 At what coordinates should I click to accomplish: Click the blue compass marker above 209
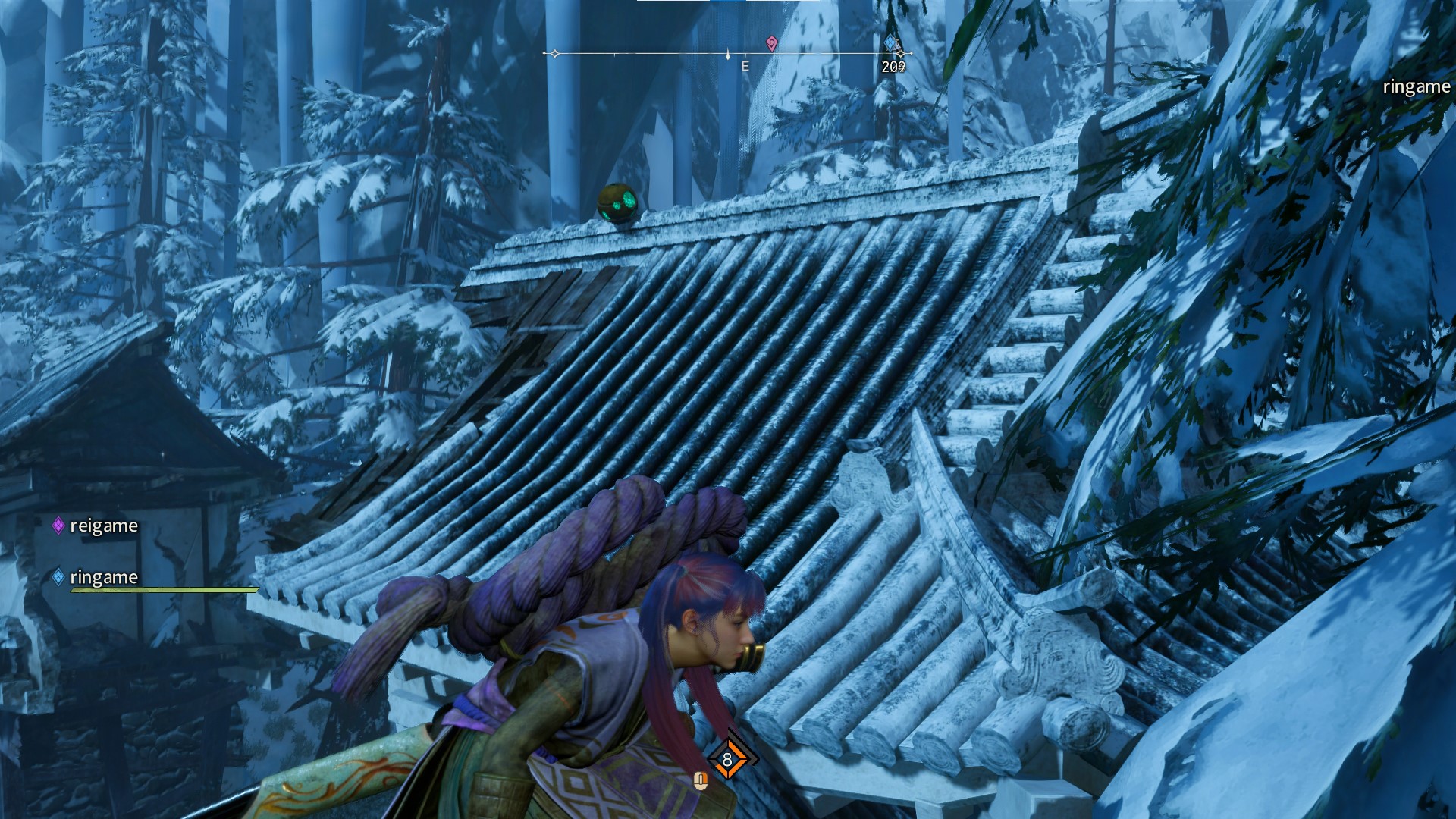[x=891, y=43]
